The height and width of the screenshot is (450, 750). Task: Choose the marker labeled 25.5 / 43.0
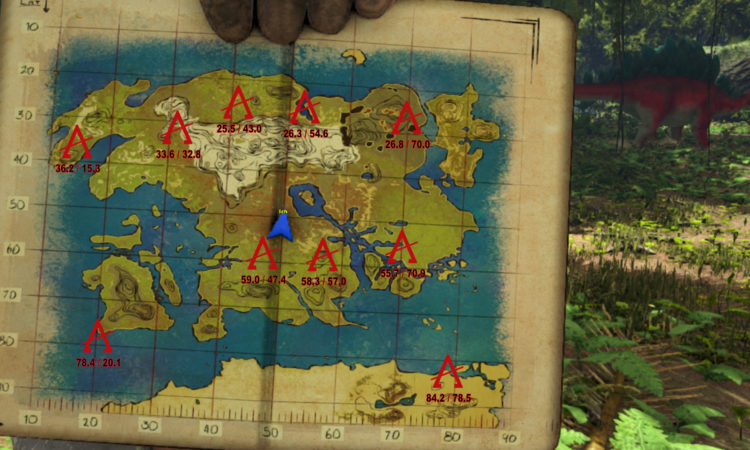pos(238,104)
